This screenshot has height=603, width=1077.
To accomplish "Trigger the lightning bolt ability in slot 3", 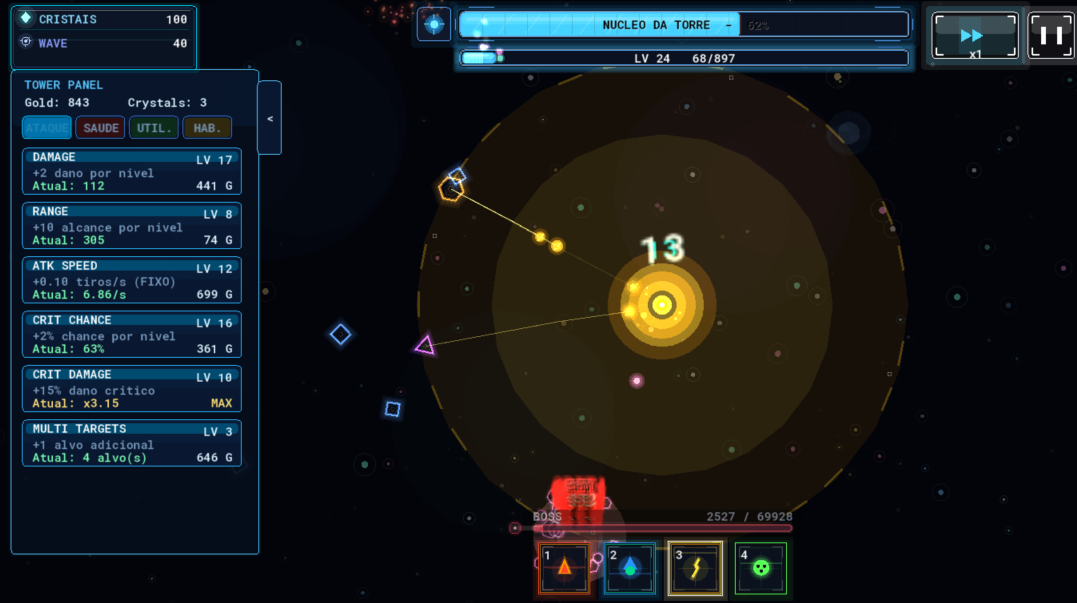I will pos(695,568).
